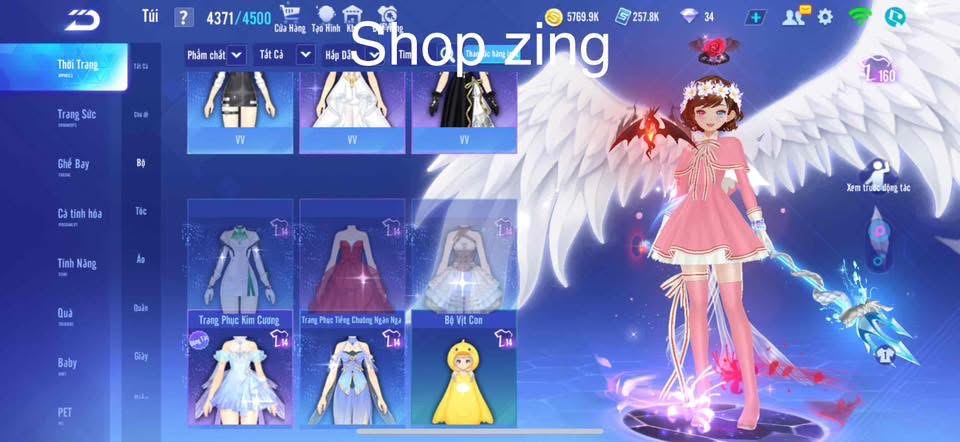Open the question mark help button
Viewport: 960px width, 442px height.
tap(183, 17)
